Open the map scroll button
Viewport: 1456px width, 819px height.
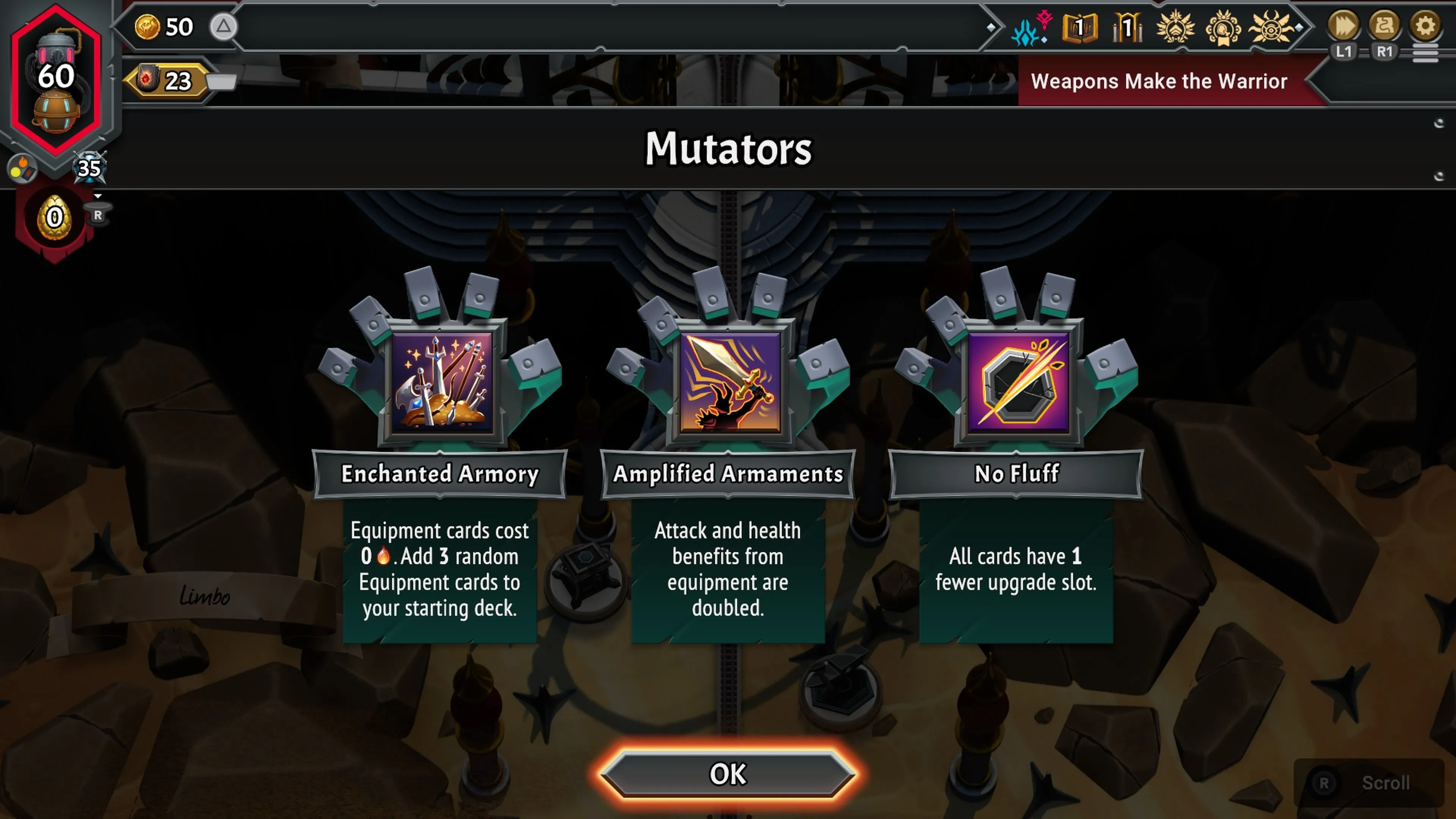point(1384,26)
